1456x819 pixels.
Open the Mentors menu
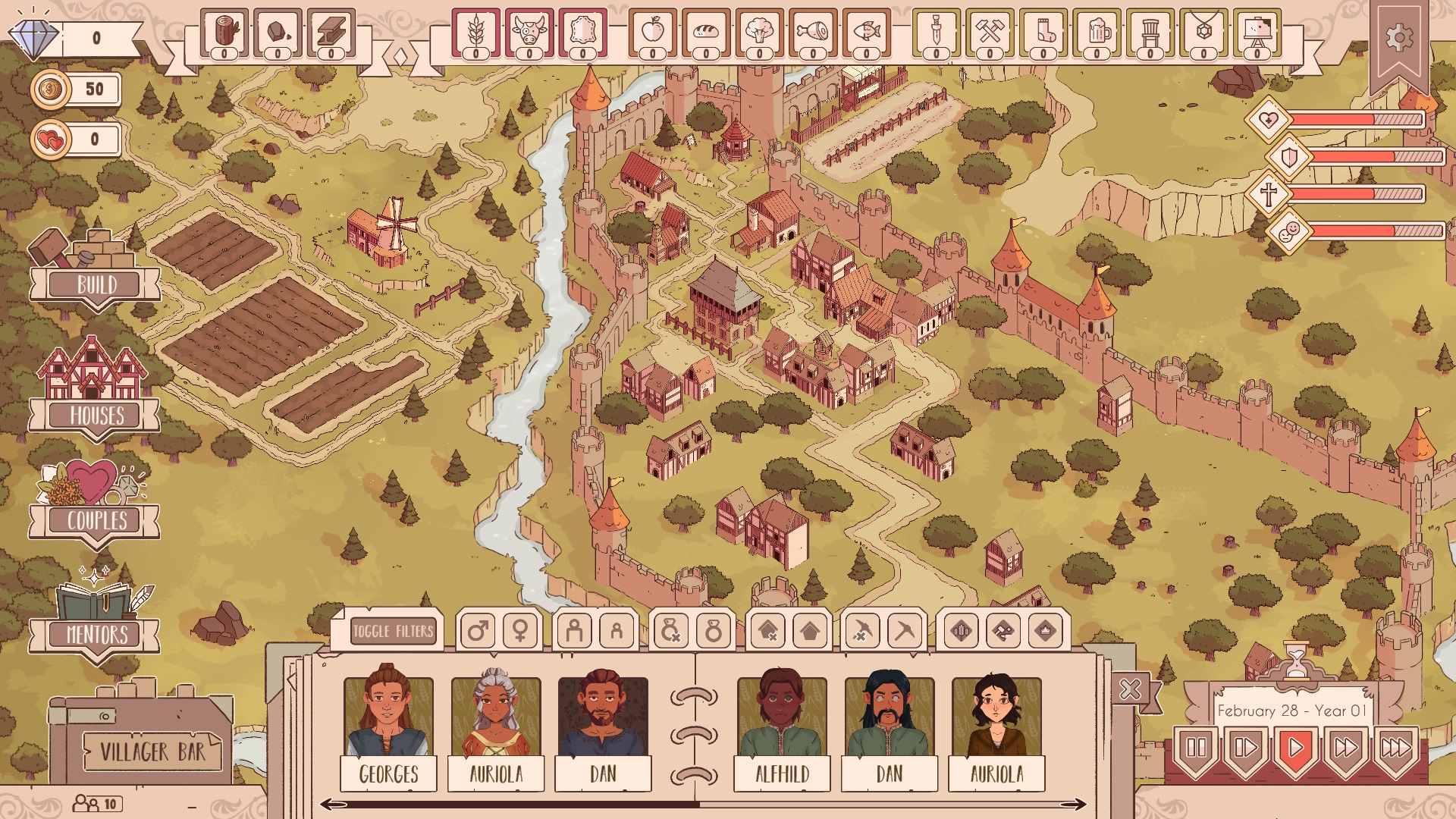pos(95,634)
